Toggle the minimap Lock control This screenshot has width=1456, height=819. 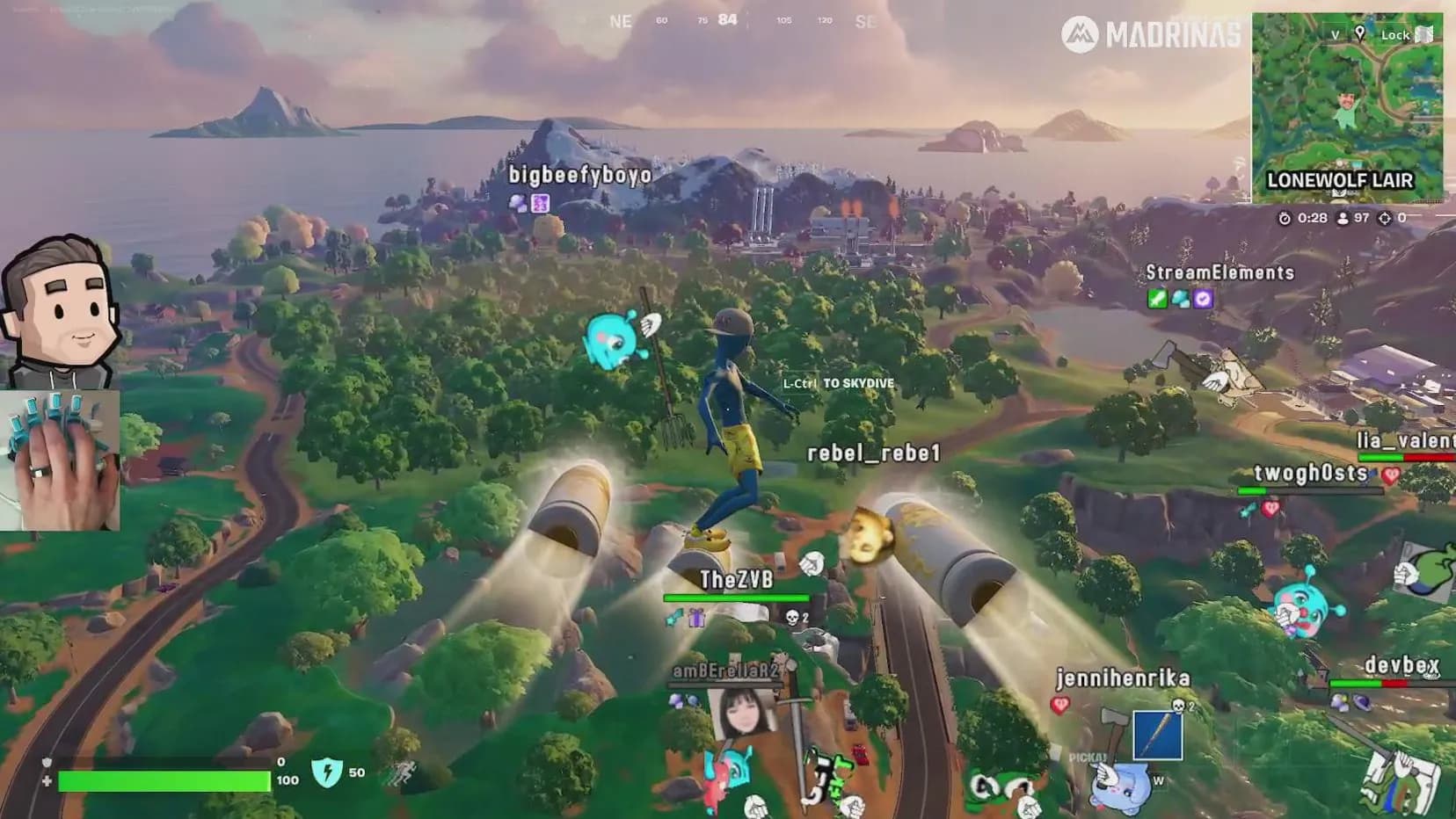coord(1406,35)
